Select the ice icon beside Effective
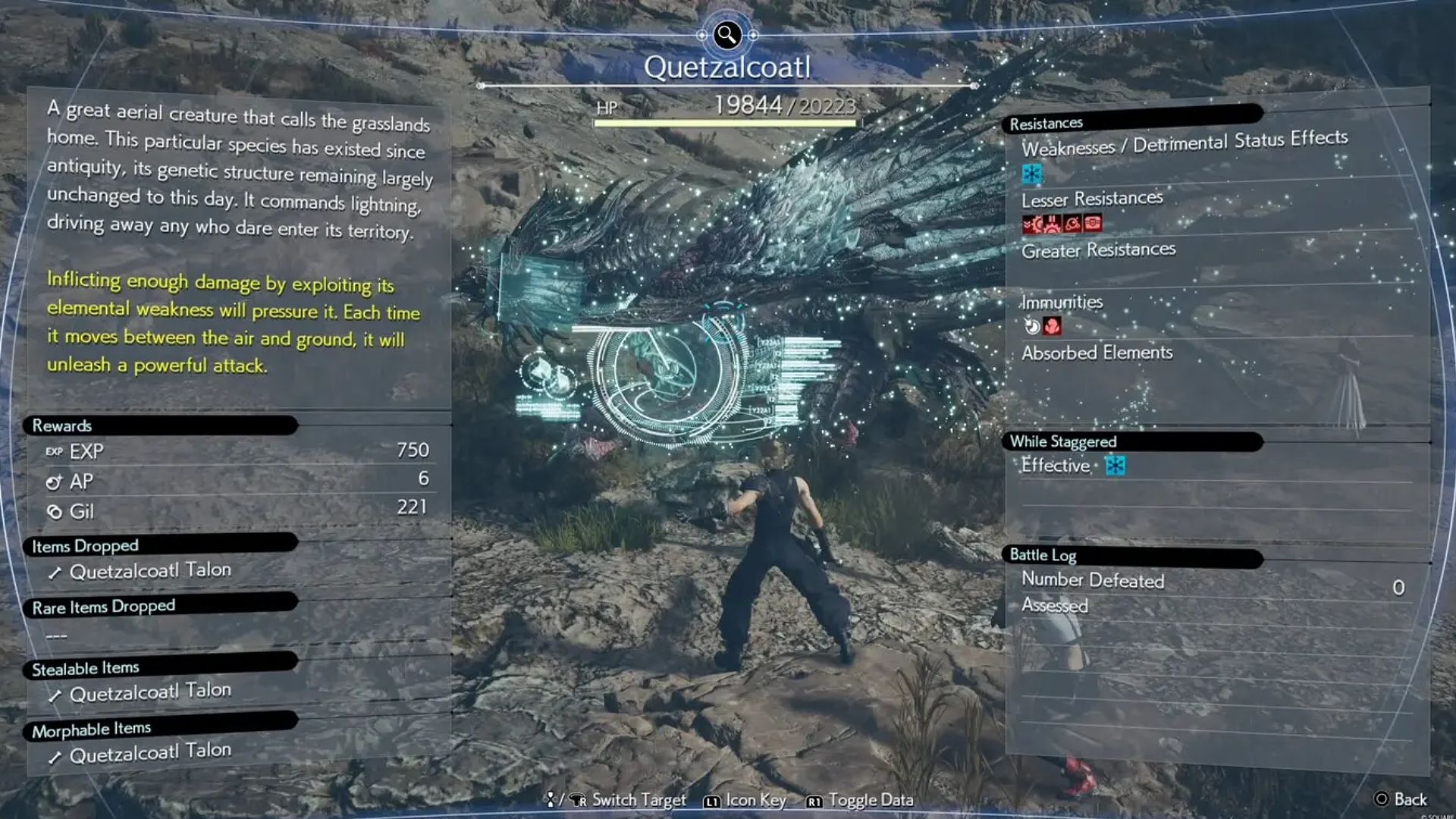Viewport: 1456px width, 819px height. point(1115,465)
